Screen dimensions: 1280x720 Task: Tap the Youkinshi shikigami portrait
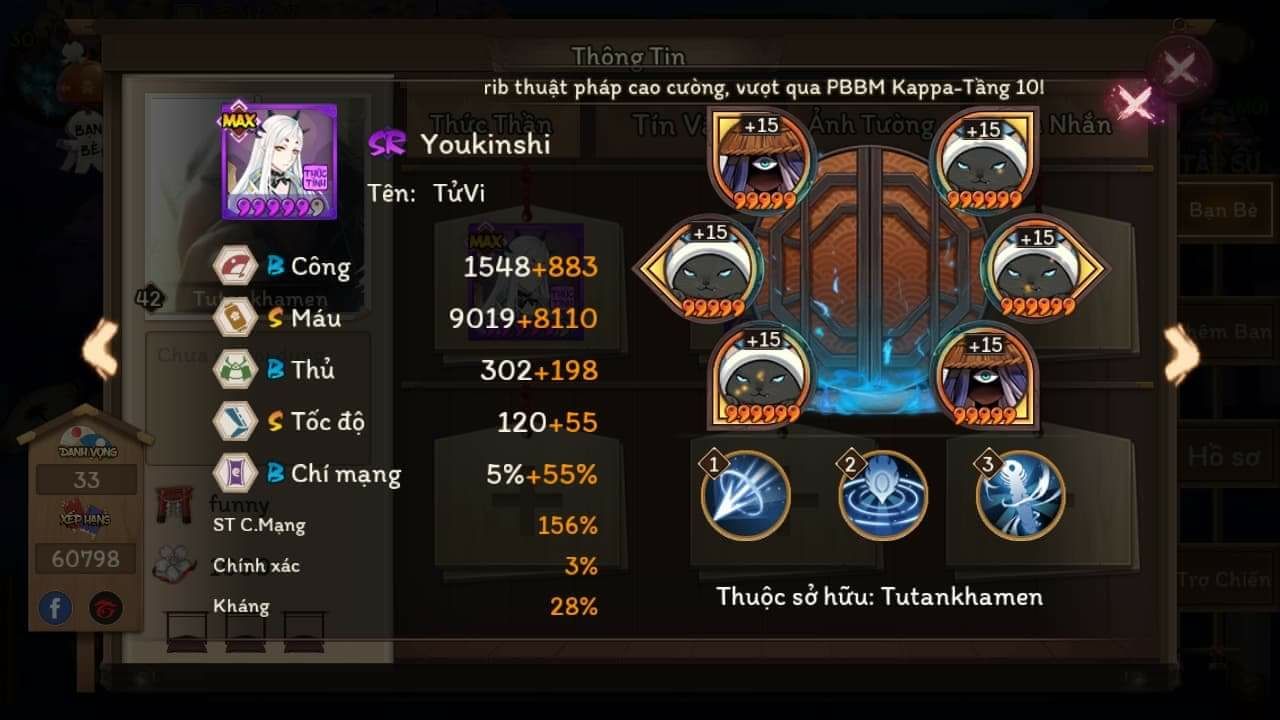pos(279,161)
